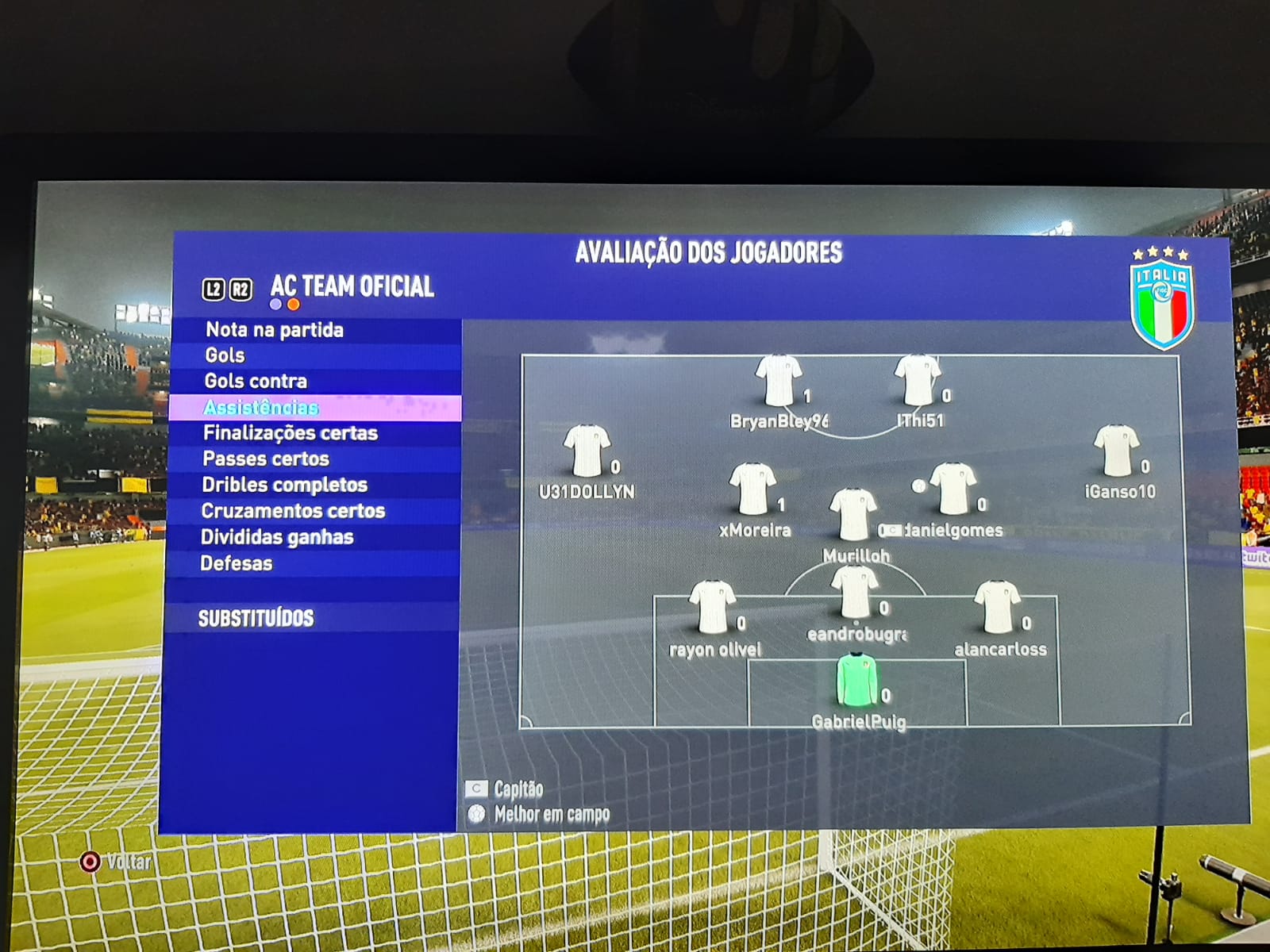Open Finalizações certas stat
This screenshot has height=952, width=1270.
coord(291,433)
